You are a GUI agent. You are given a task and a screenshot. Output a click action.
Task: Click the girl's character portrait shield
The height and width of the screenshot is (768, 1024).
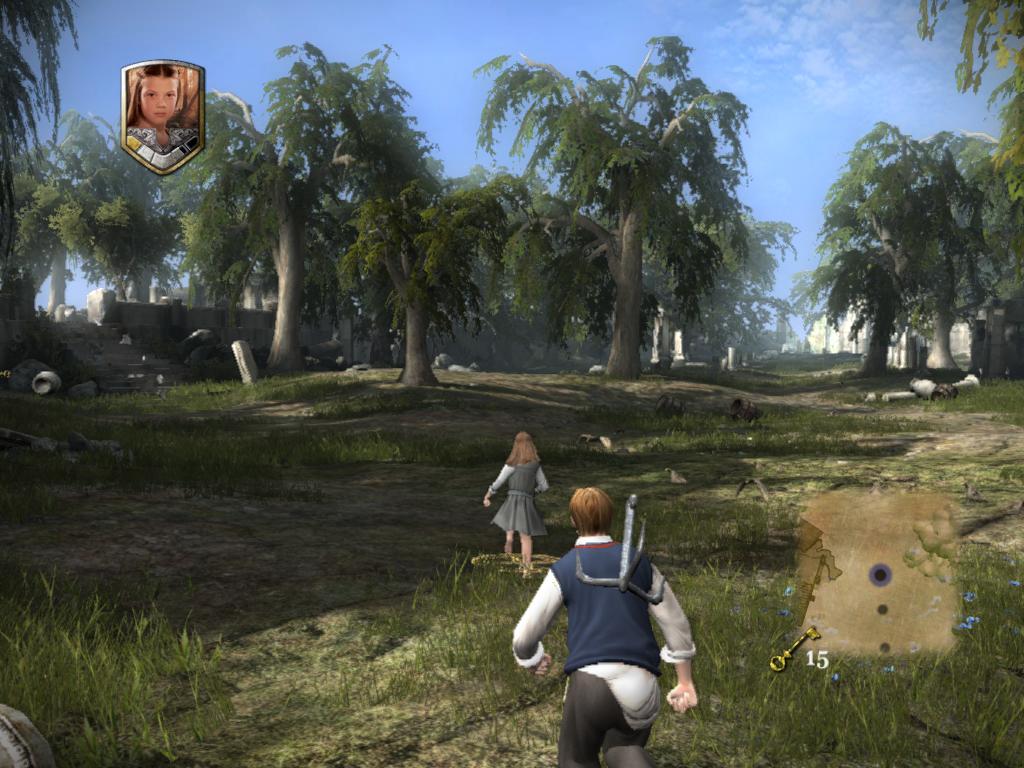(x=162, y=115)
